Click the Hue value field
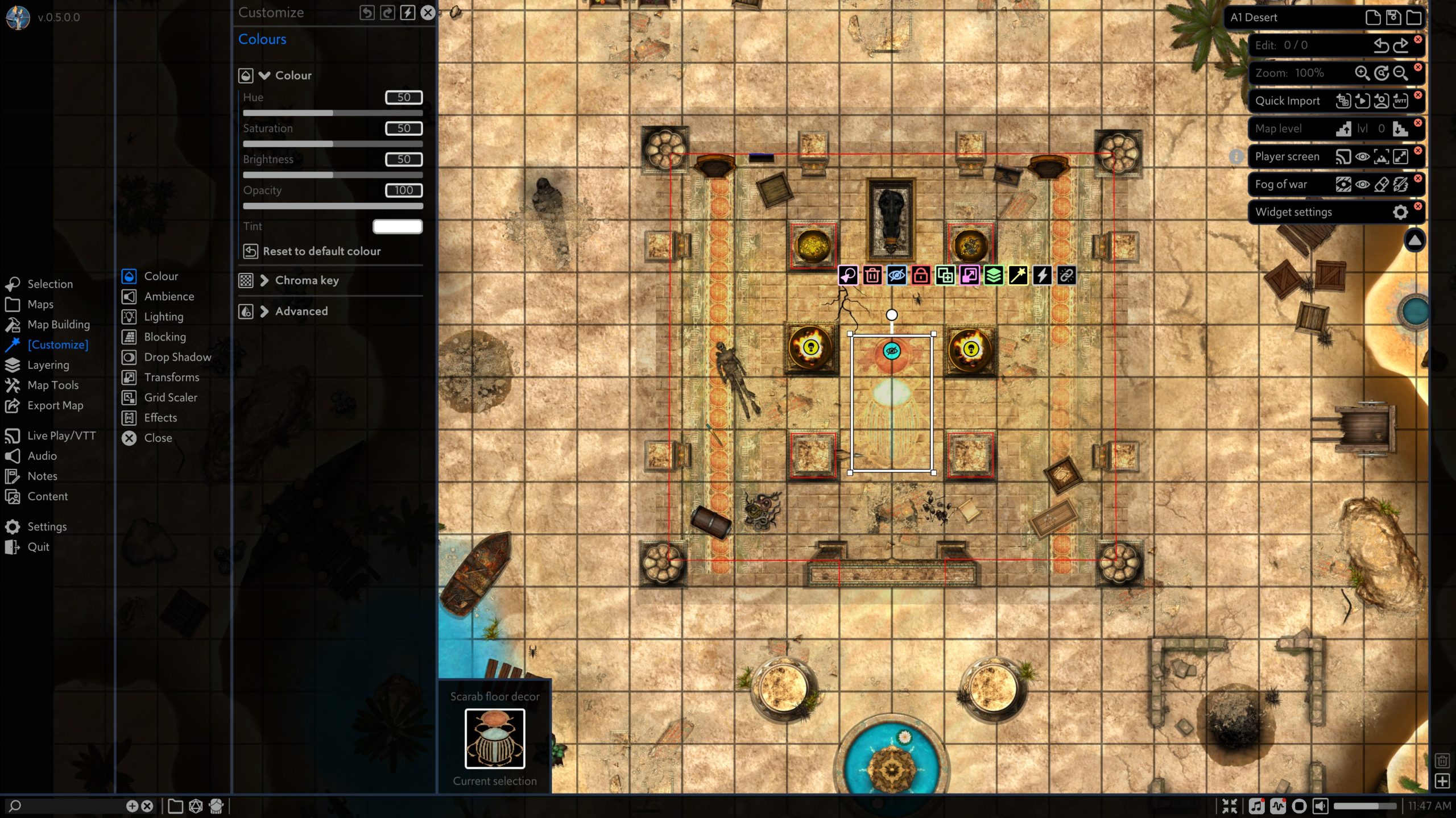Viewport: 1456px width, 818px height. click(x=403, y=97)
